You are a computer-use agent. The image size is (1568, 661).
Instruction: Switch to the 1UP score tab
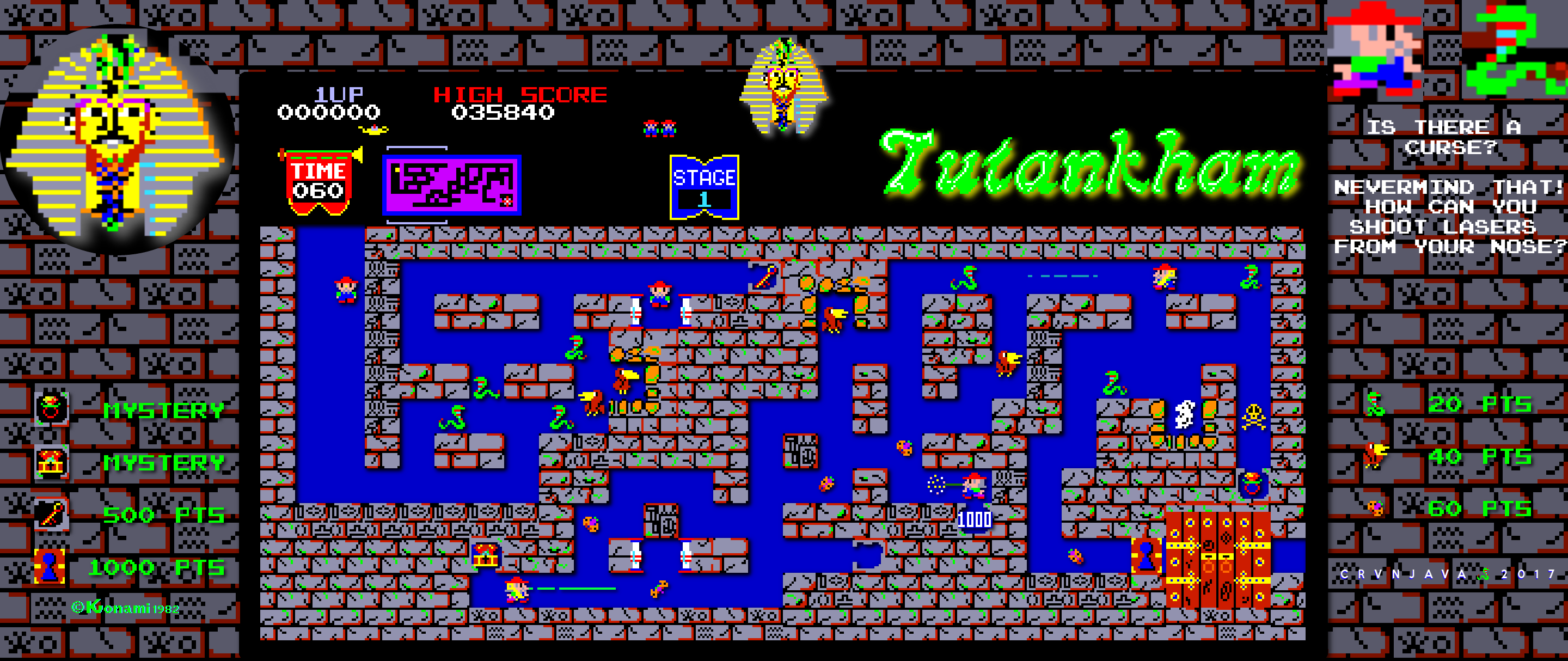point(334,102)
